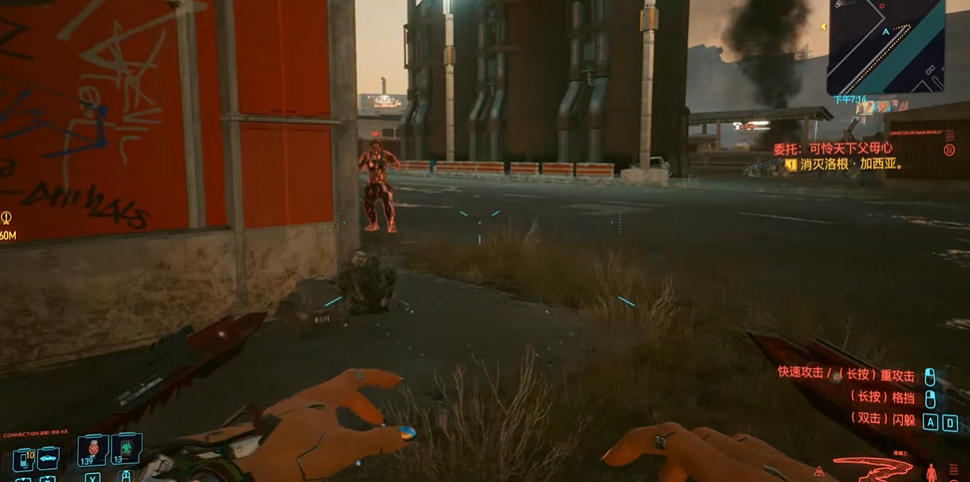Use the red grenade slot showing 139
The image size is (970, 482).
tap(93, 448)
